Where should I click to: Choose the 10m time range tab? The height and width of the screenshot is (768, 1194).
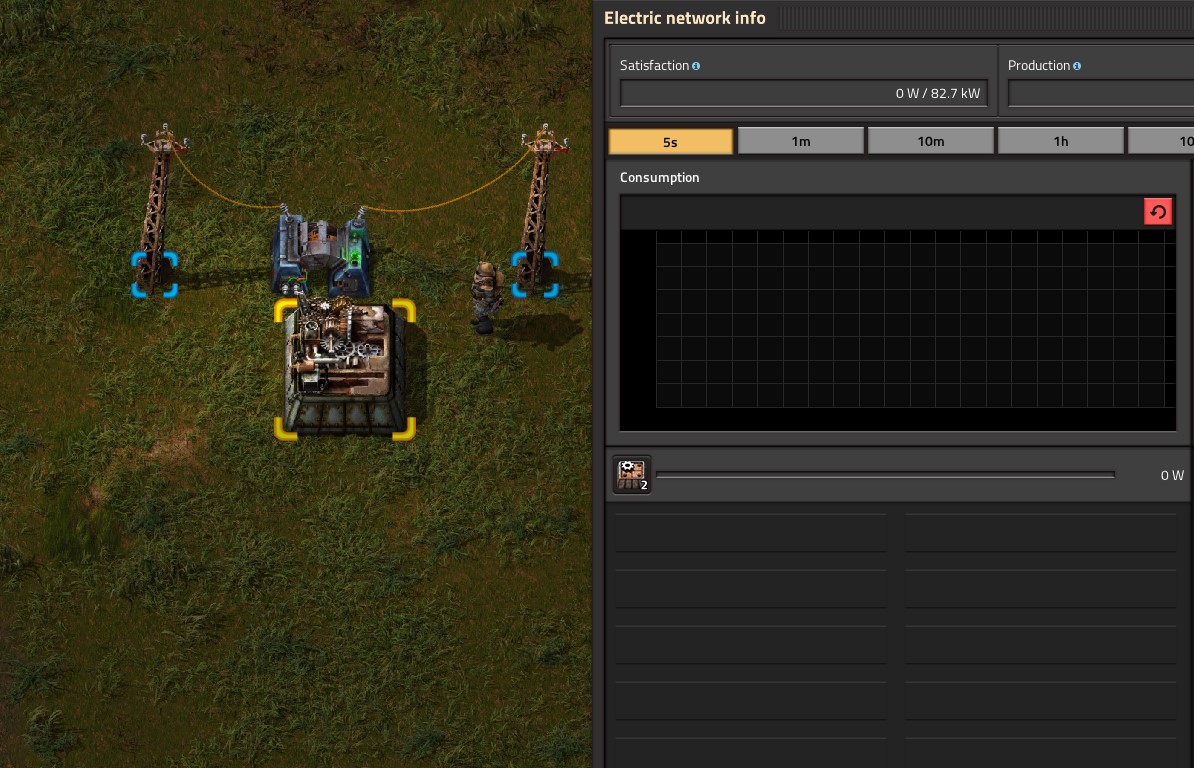[930, 141]
